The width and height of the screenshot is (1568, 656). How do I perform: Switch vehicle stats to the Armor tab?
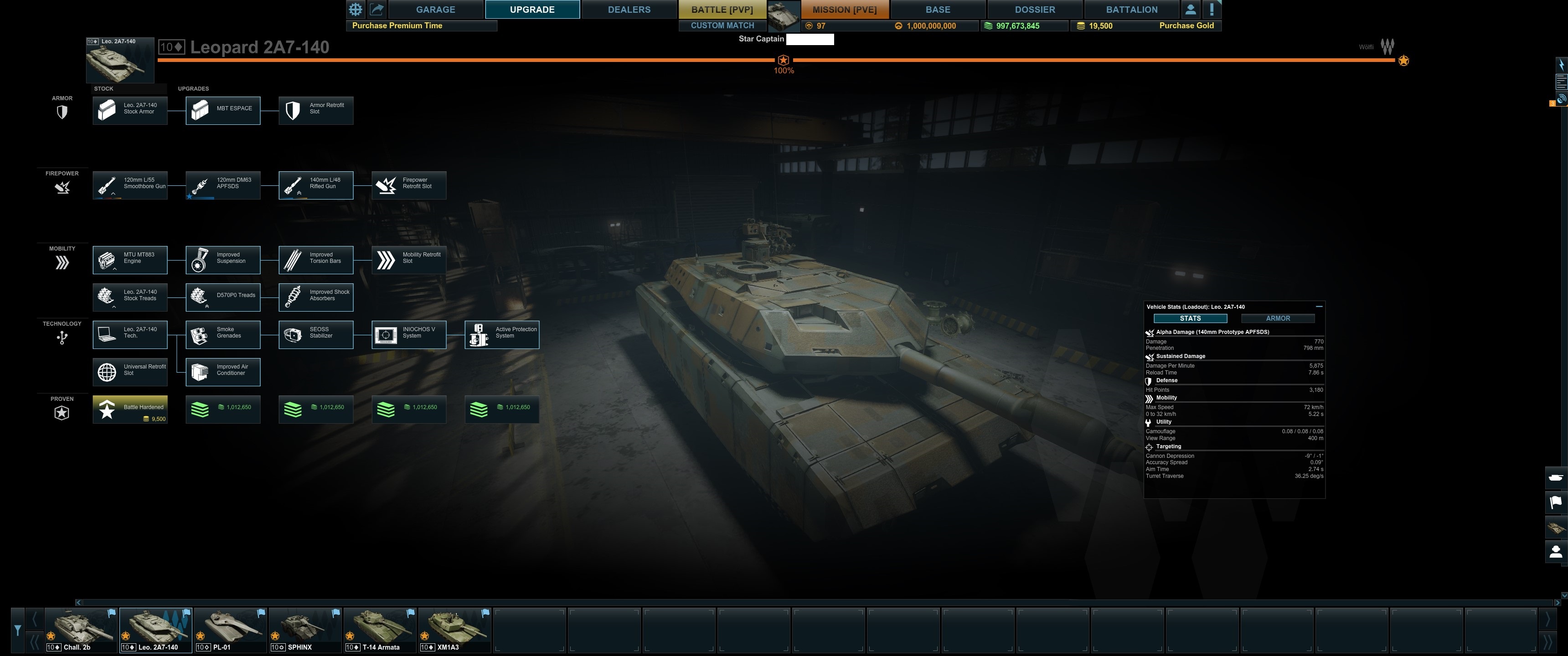pyautogui.click(x=1278, y=318)
